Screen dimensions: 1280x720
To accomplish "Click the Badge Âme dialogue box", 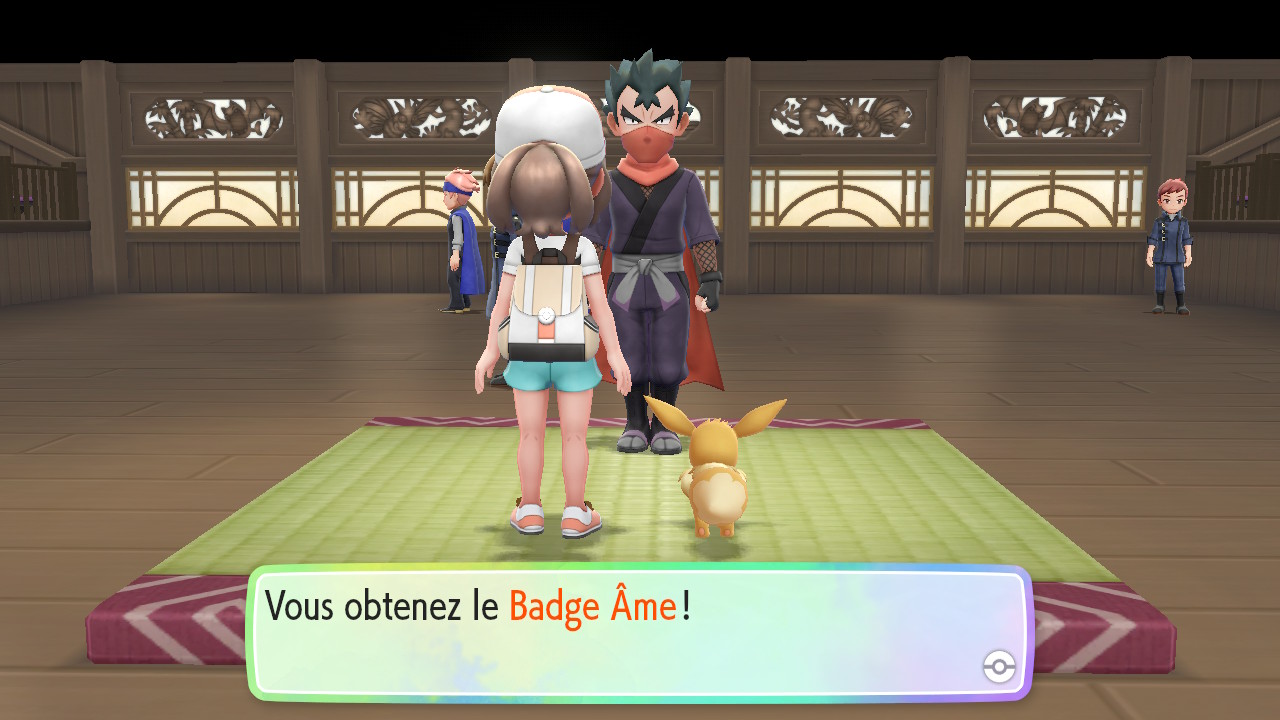I will pyautogui.click(x=638, y=632).
